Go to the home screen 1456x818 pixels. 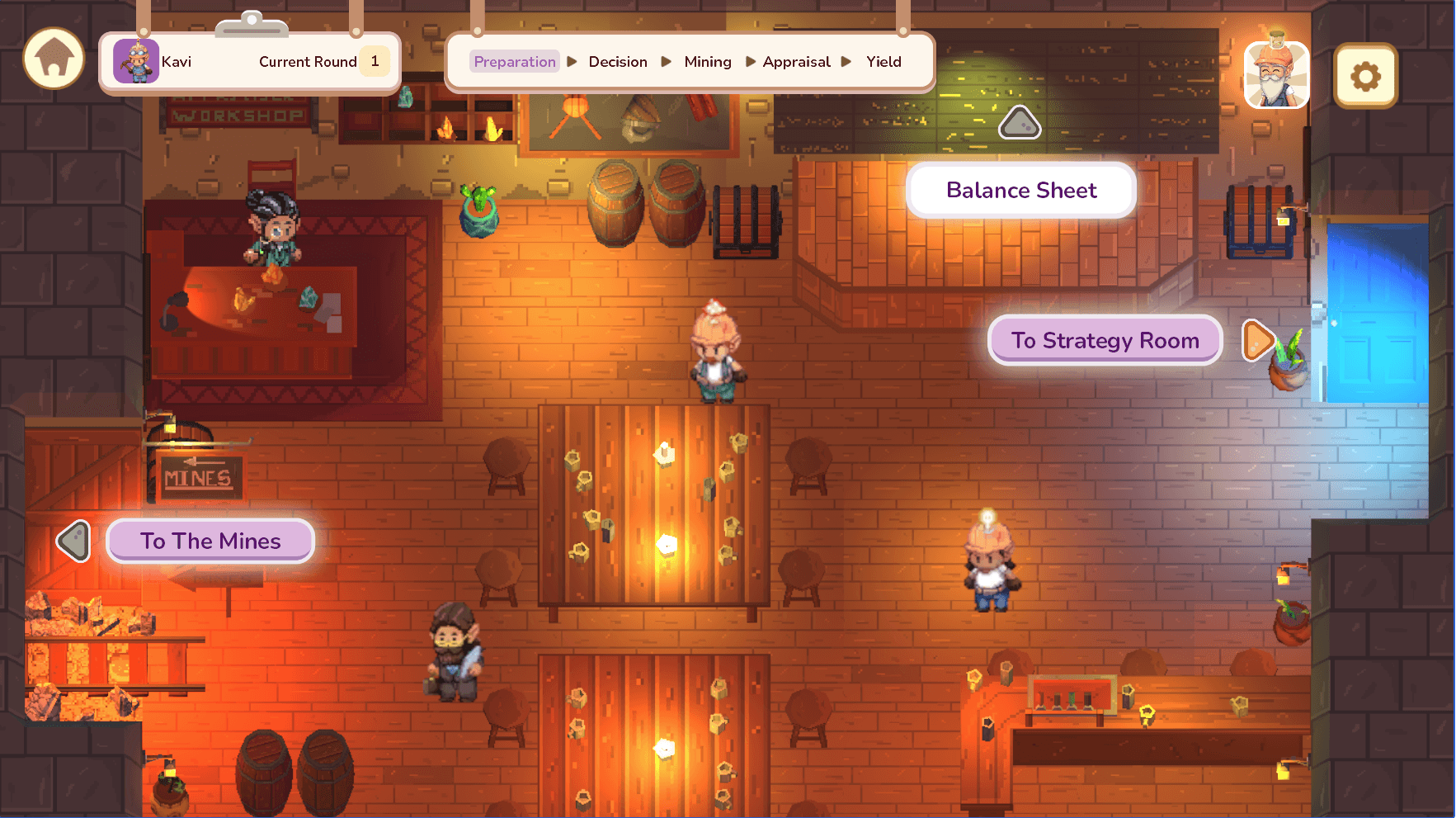click(54, 59)
